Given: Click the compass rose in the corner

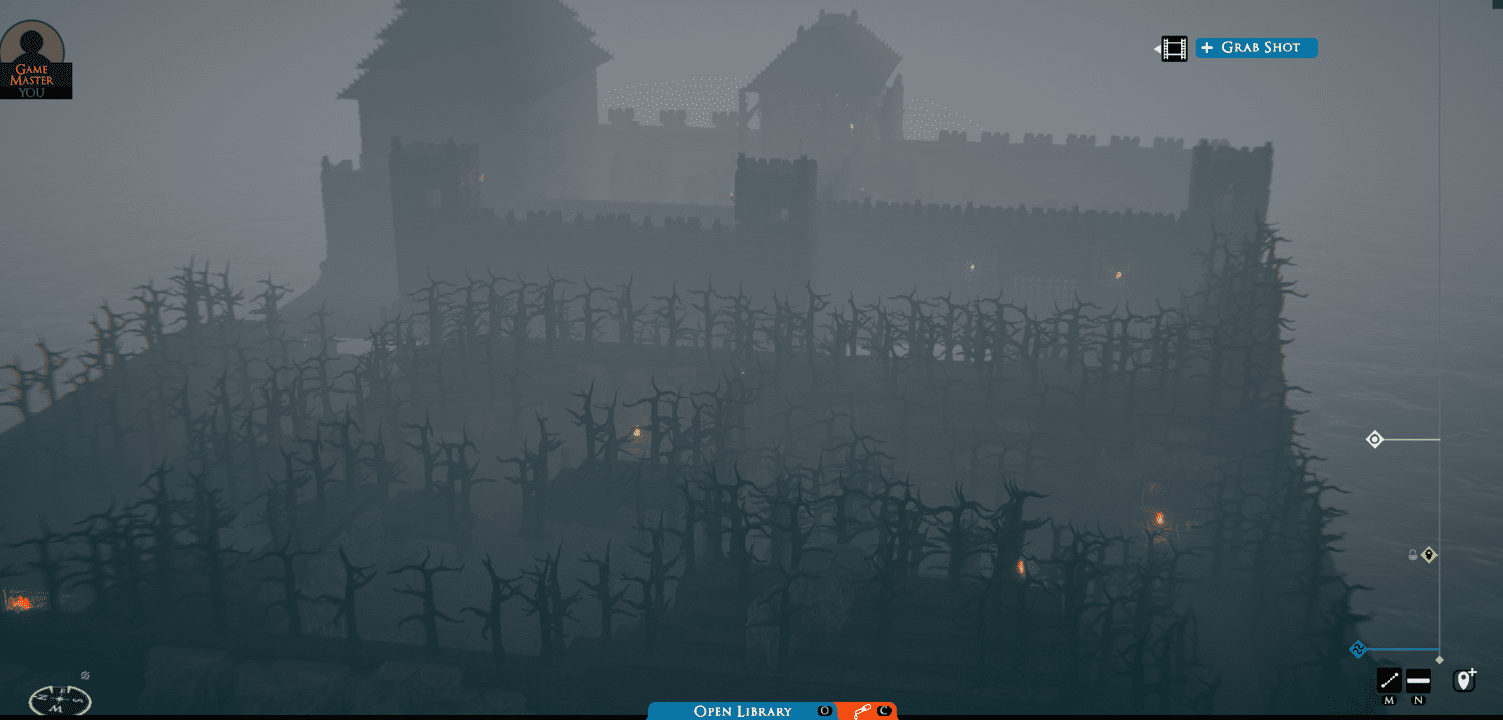Looking at the screenshot, I should [58, 700].
